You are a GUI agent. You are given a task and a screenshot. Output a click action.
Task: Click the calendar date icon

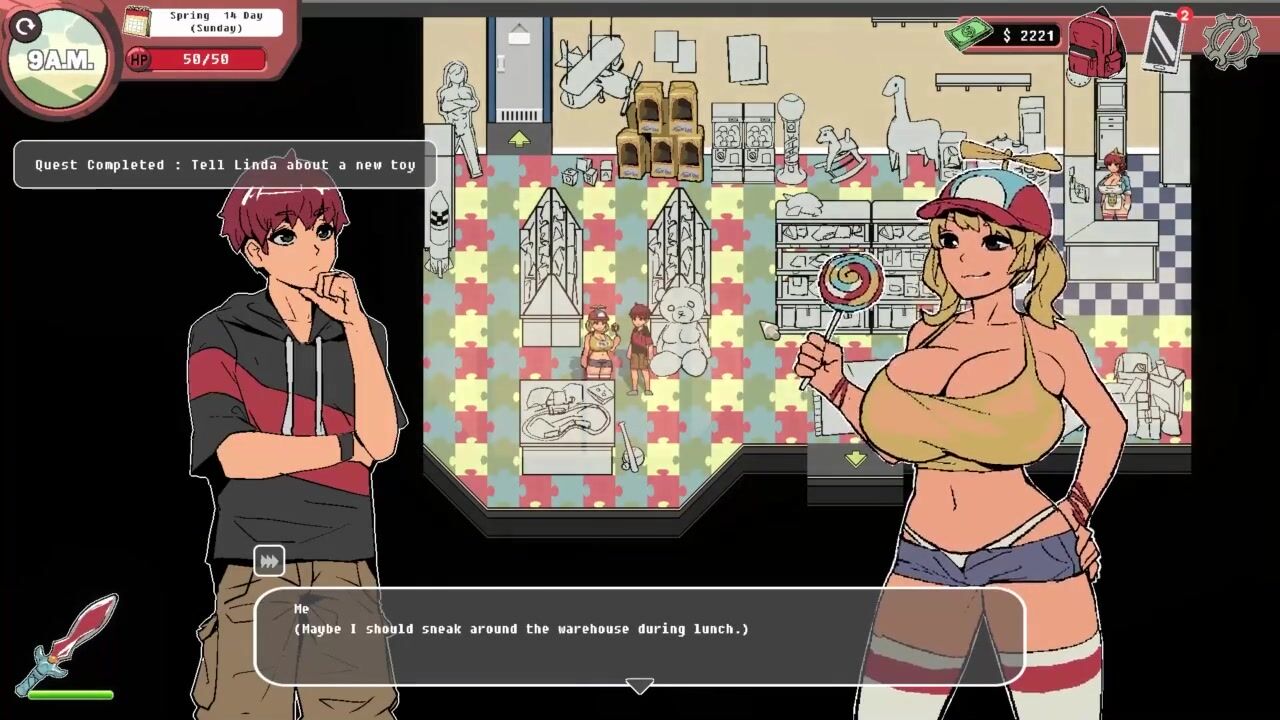tap(136, 22)
